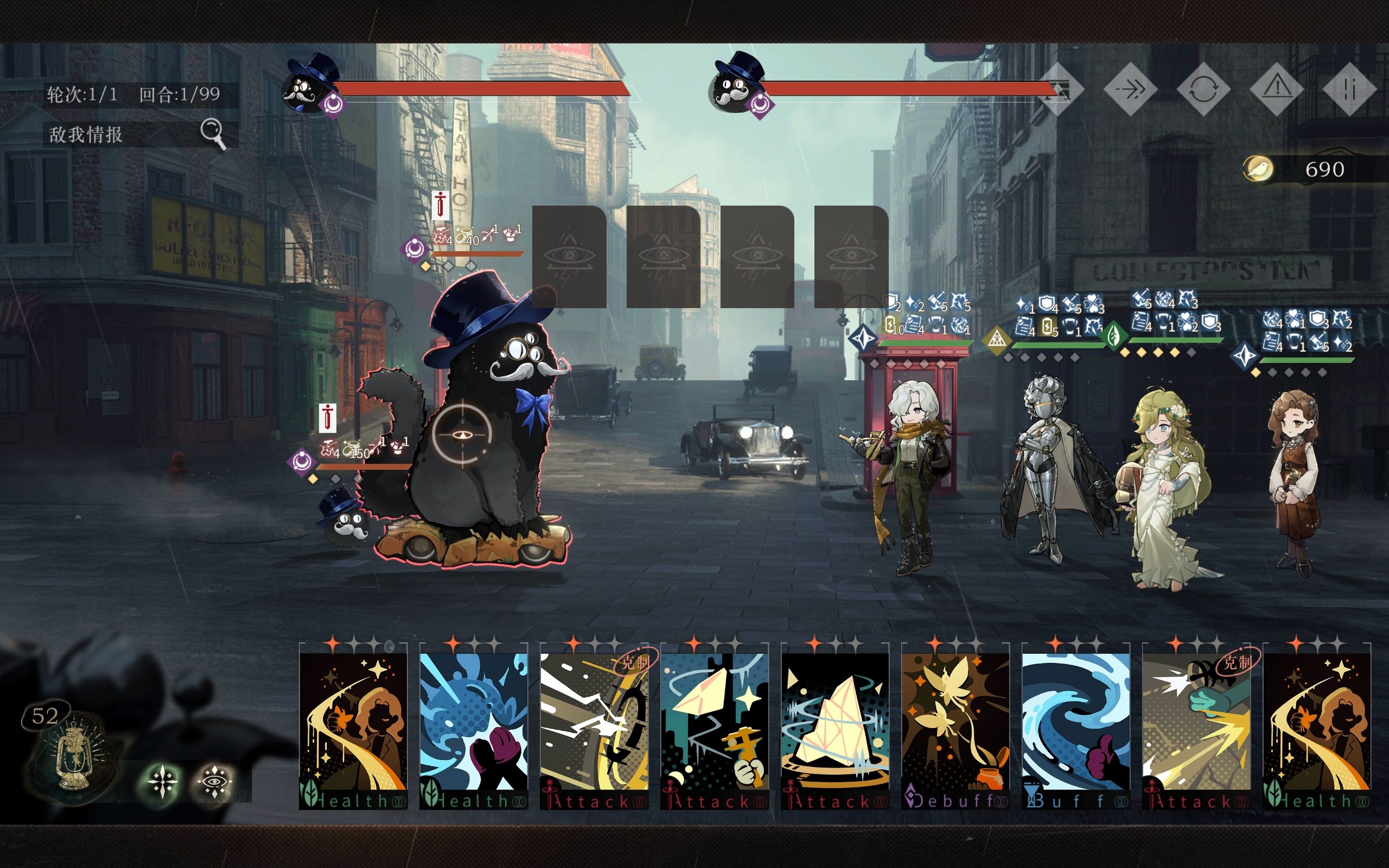Pause the battle with the pause button
The image size is (1389, 868).
click(x=1349, y=90)
